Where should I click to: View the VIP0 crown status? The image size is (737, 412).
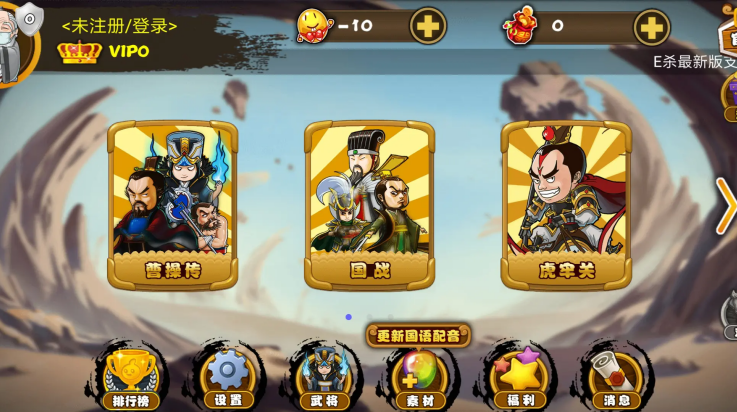[x=103, y=51]
